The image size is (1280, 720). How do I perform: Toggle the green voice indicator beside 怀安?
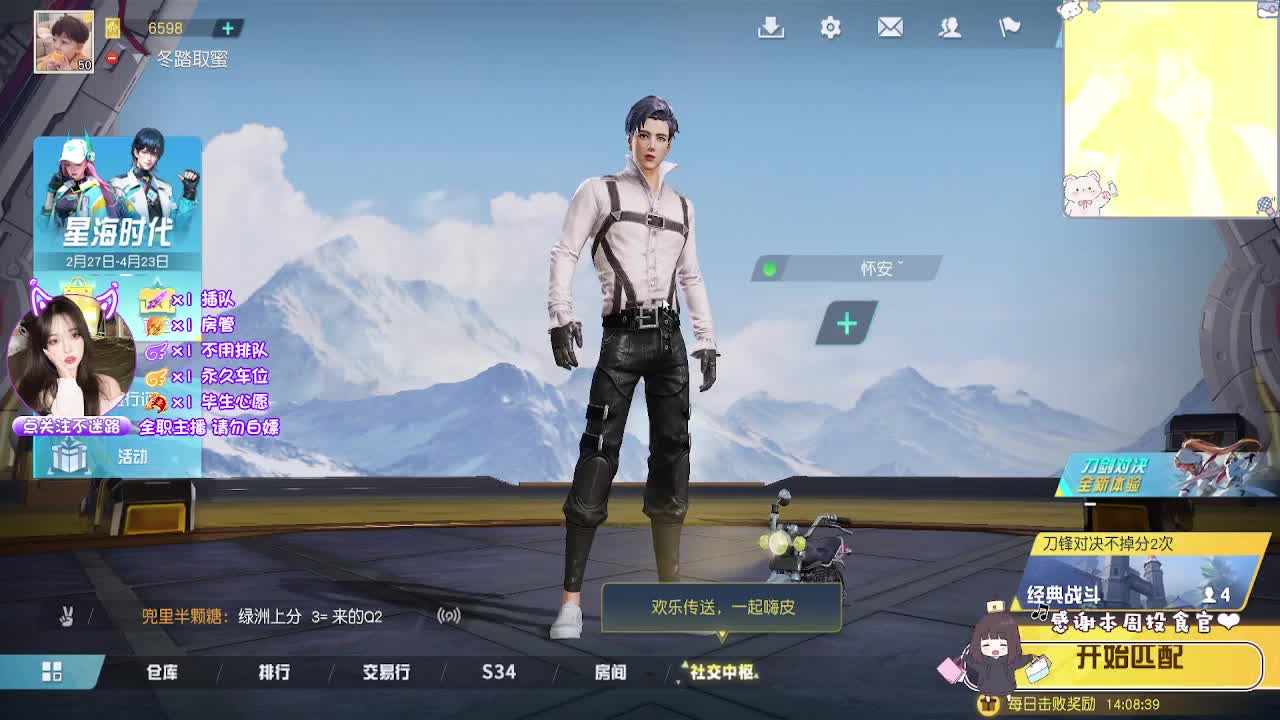(x=769, y=269)
